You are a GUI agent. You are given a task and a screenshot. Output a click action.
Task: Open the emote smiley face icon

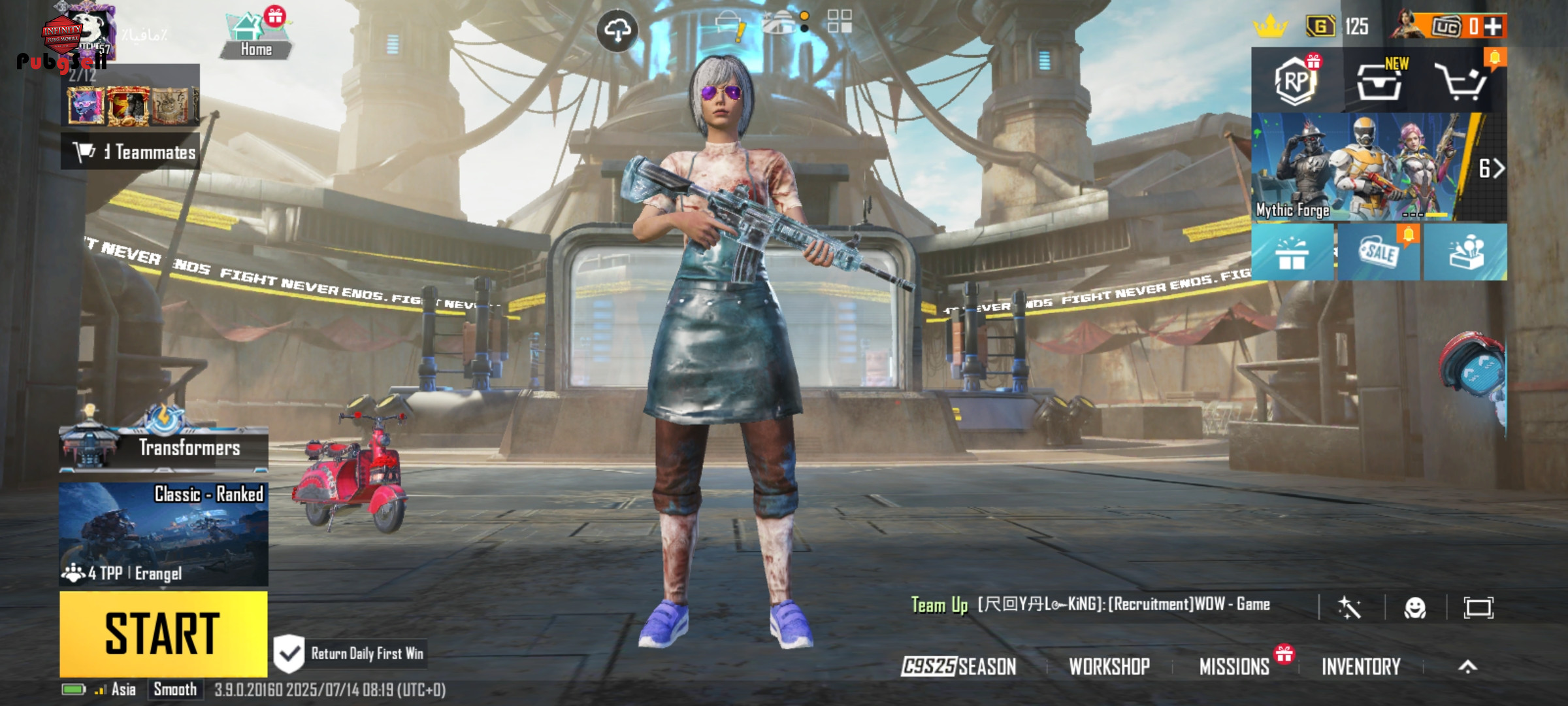click(1415, 608)
